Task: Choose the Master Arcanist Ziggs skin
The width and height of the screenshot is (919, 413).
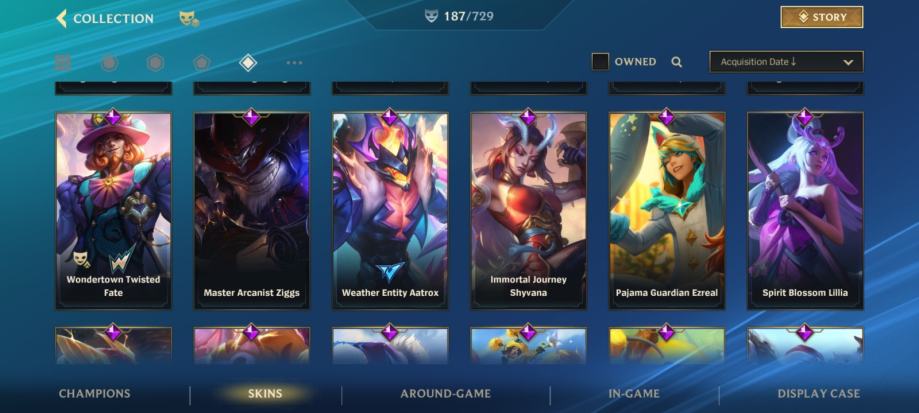Action: click(x=251, y=210)
